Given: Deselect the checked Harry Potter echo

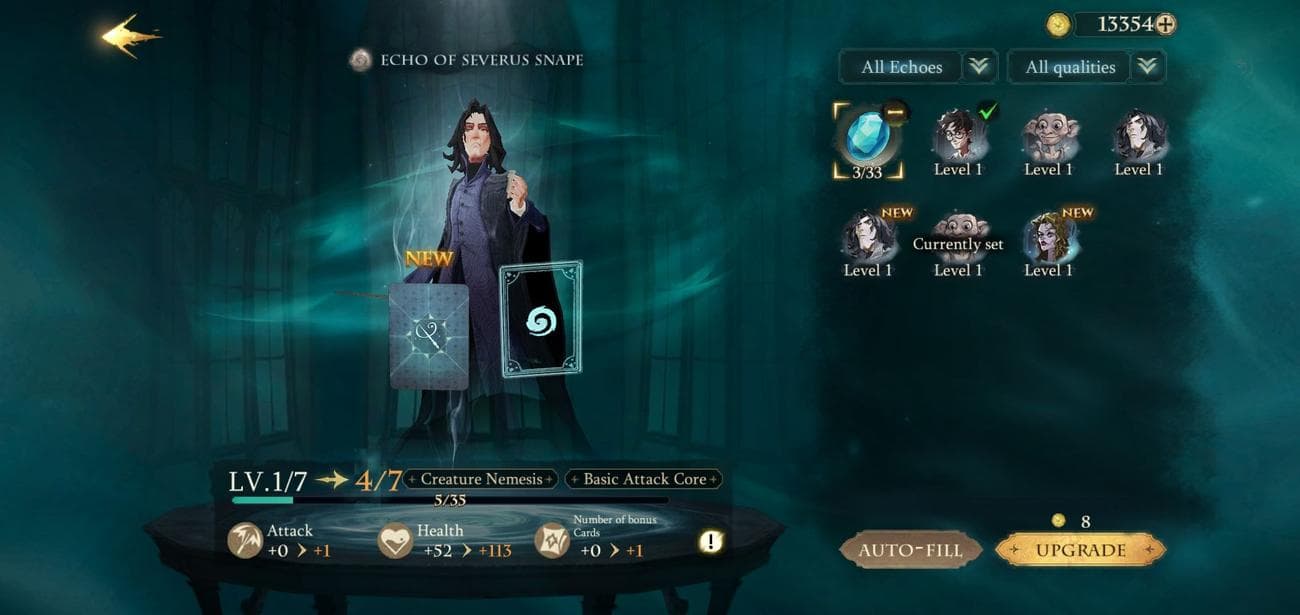Looking at the screenshot, I should [x=958, y=138].
